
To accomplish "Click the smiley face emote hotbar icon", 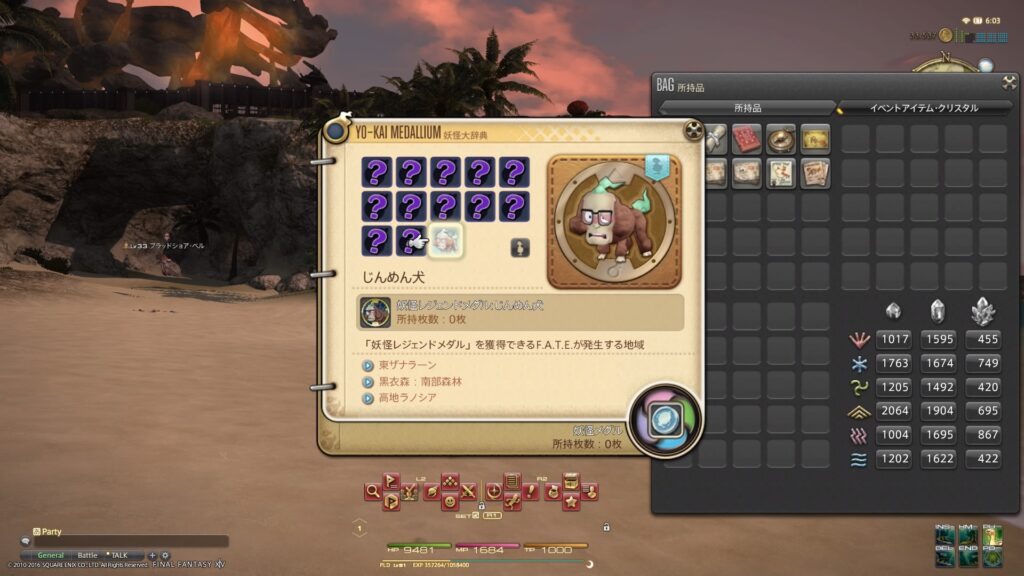I will point(450,501).
